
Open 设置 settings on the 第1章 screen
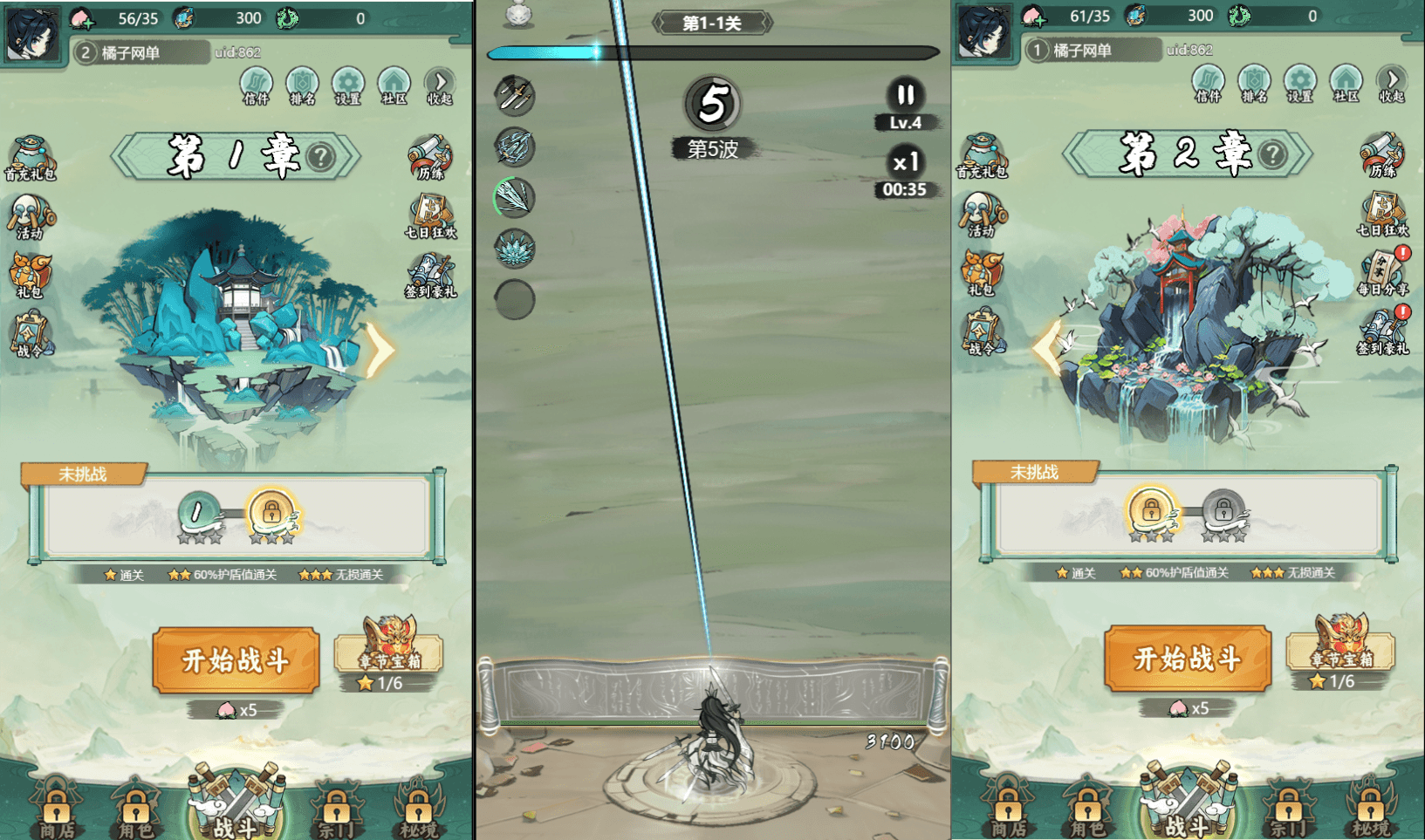tap(347, 85)
